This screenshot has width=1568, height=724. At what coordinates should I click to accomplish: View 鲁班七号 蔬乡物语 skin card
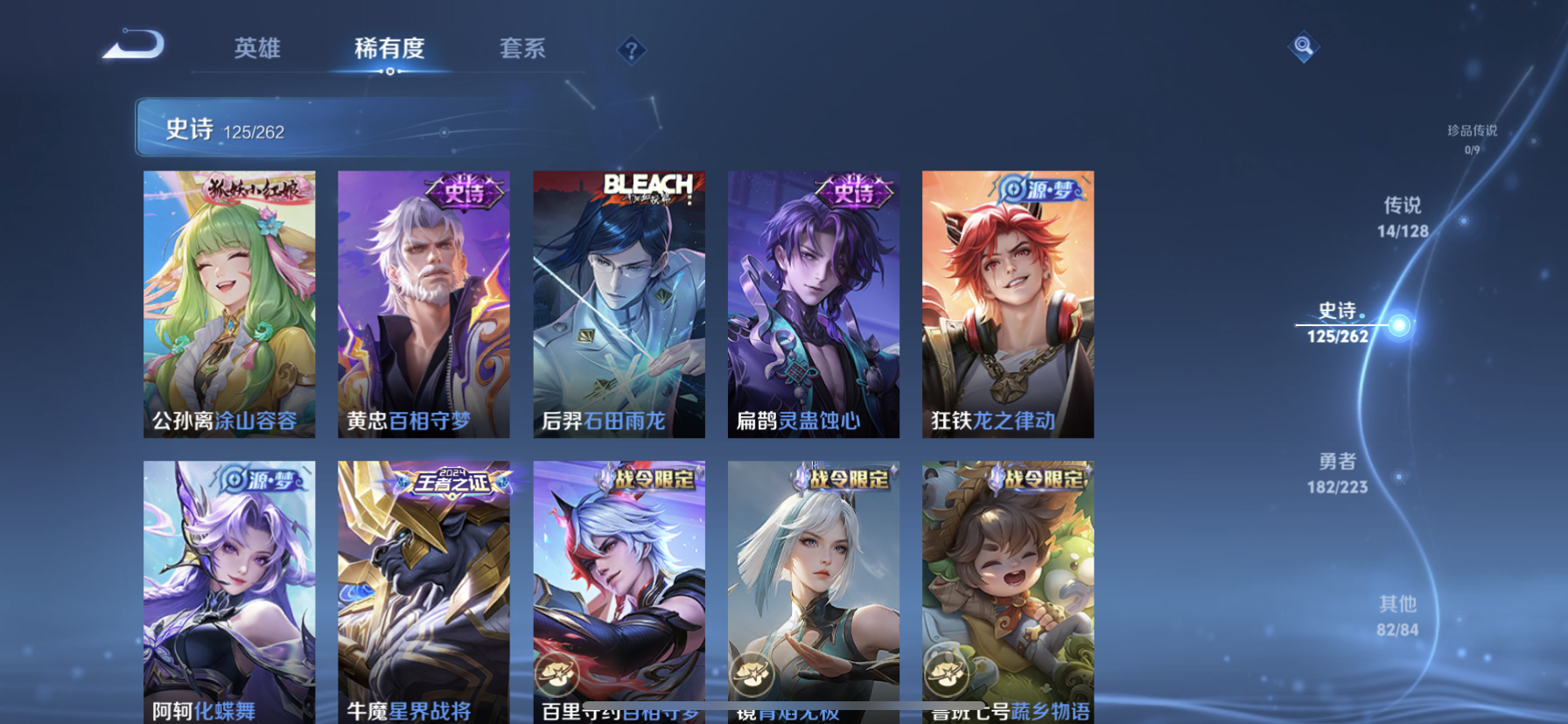pos(1007,590)
